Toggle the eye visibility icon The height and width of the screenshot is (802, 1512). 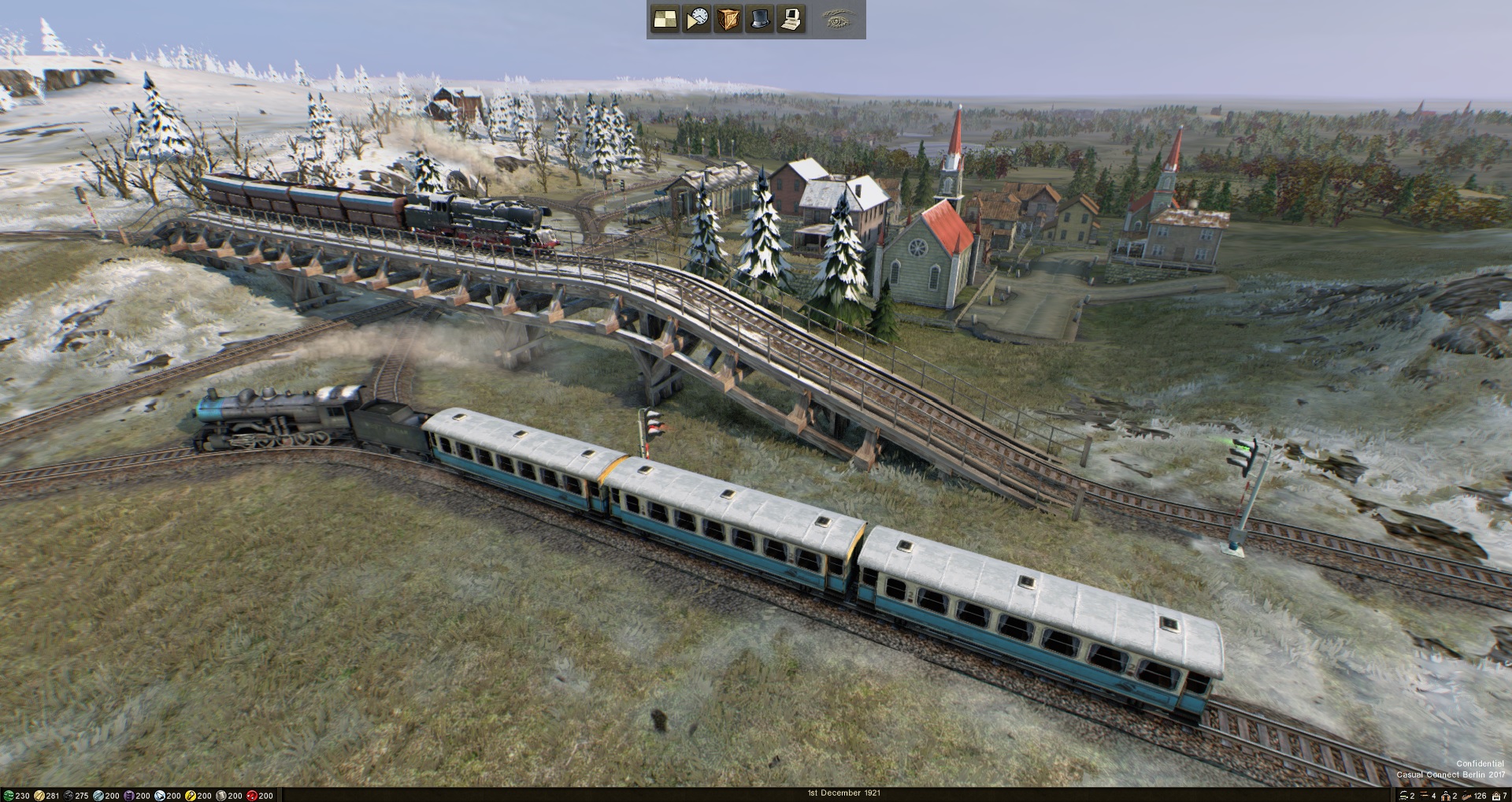click(836, 19)
